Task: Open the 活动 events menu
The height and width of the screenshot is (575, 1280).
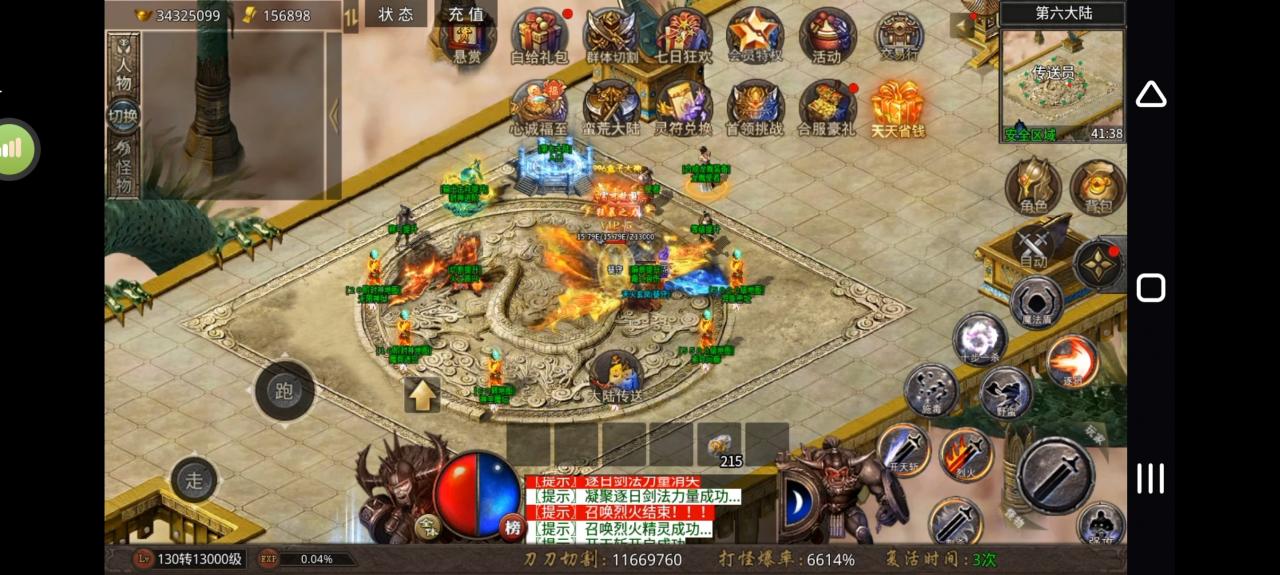Action: click(827, 36)
